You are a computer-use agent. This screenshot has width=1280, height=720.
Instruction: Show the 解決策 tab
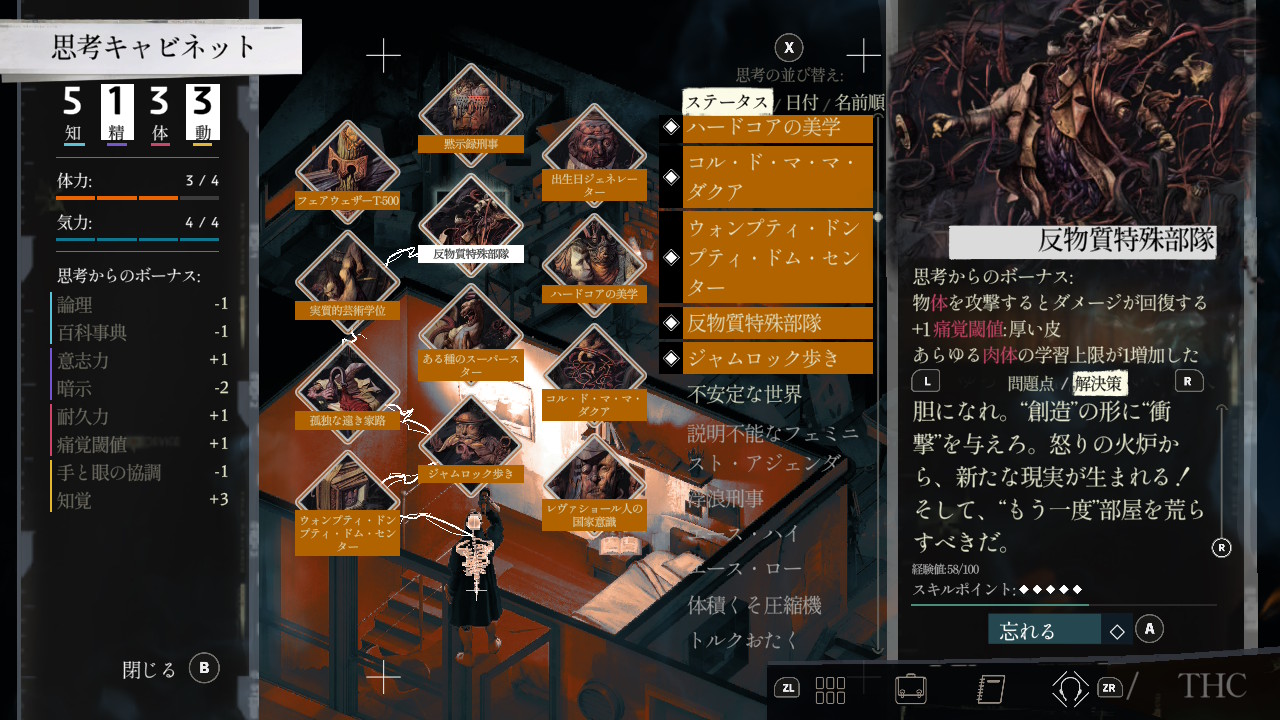[1098, 382]
